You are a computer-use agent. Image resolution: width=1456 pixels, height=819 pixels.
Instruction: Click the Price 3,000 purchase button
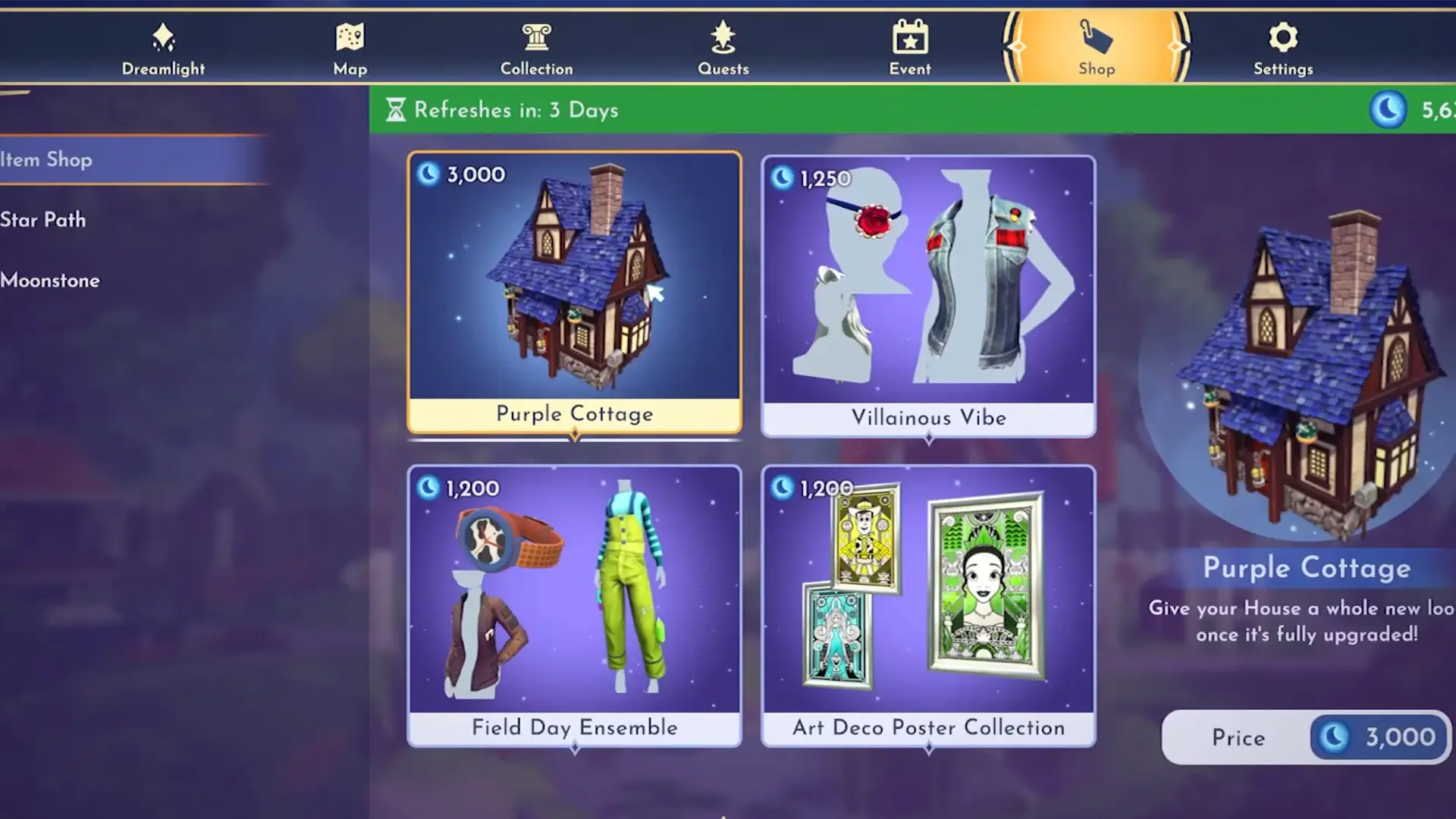[x=1306, y=737]
